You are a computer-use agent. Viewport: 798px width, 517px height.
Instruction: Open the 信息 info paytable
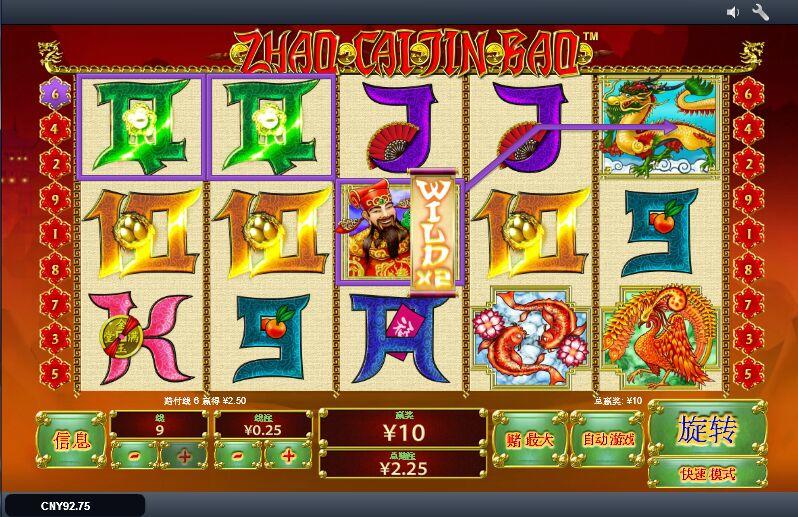click(x=69, y=438)
